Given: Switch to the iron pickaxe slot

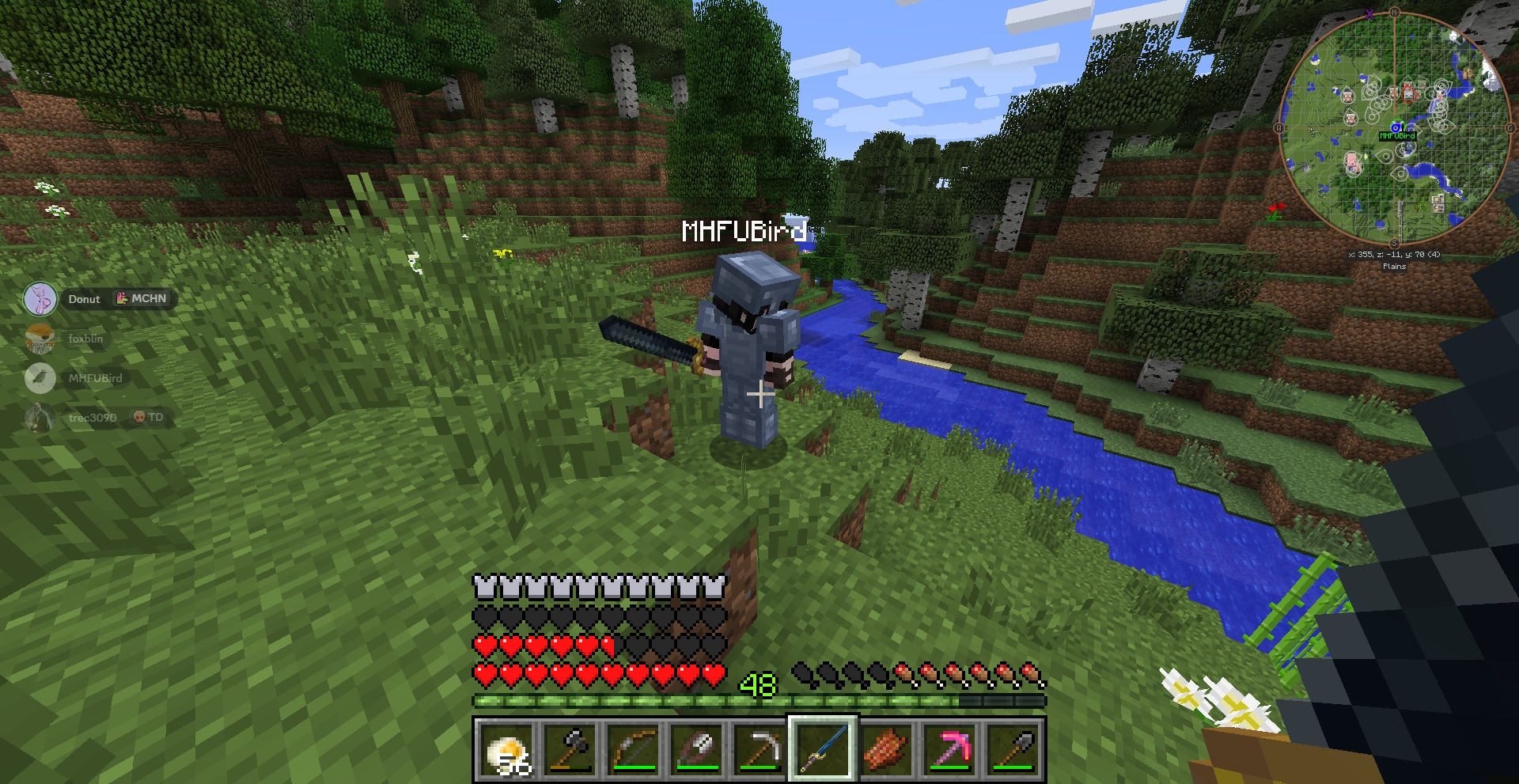Looking at the screenshot, I should tap(759, 749).
